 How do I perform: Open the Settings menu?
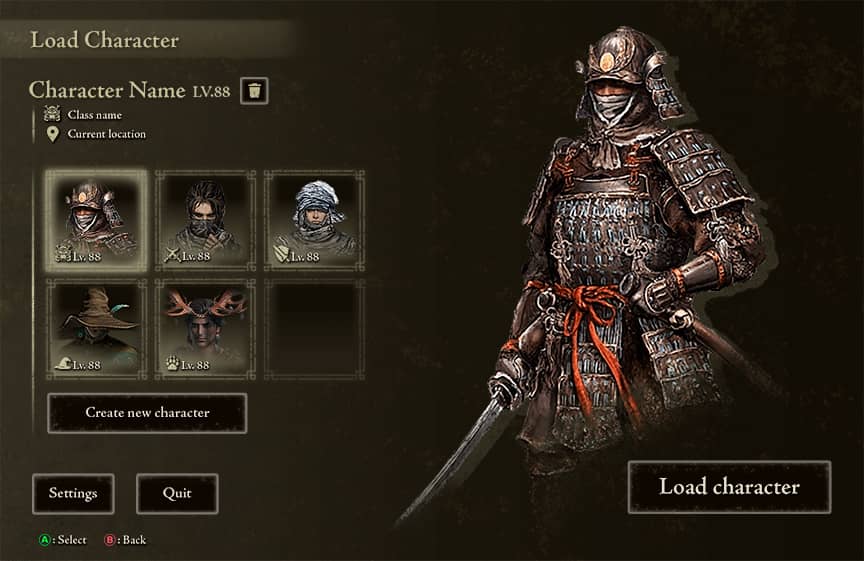tap(73, 493)
